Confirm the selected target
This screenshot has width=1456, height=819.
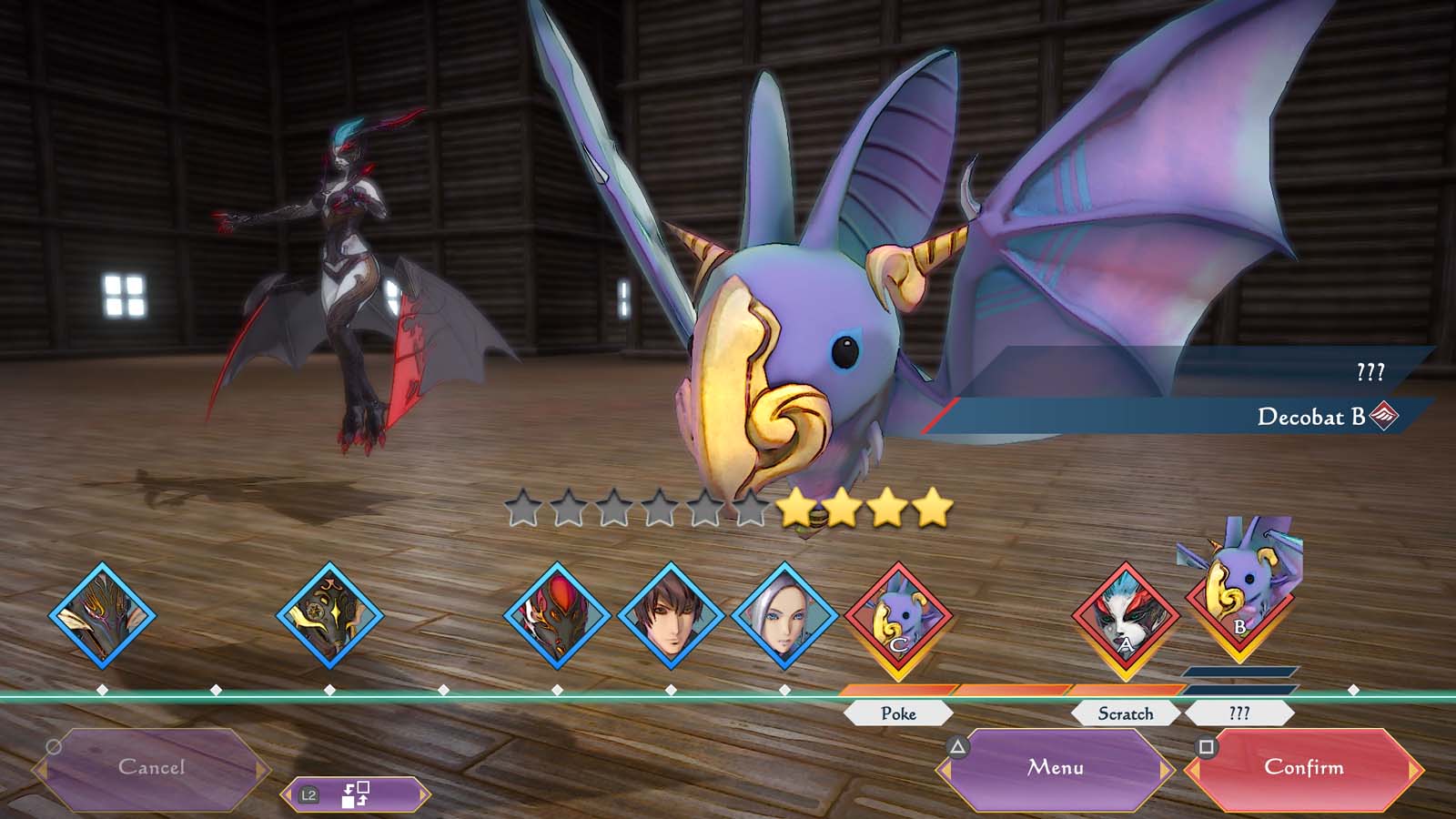[x=1303, y=768]
